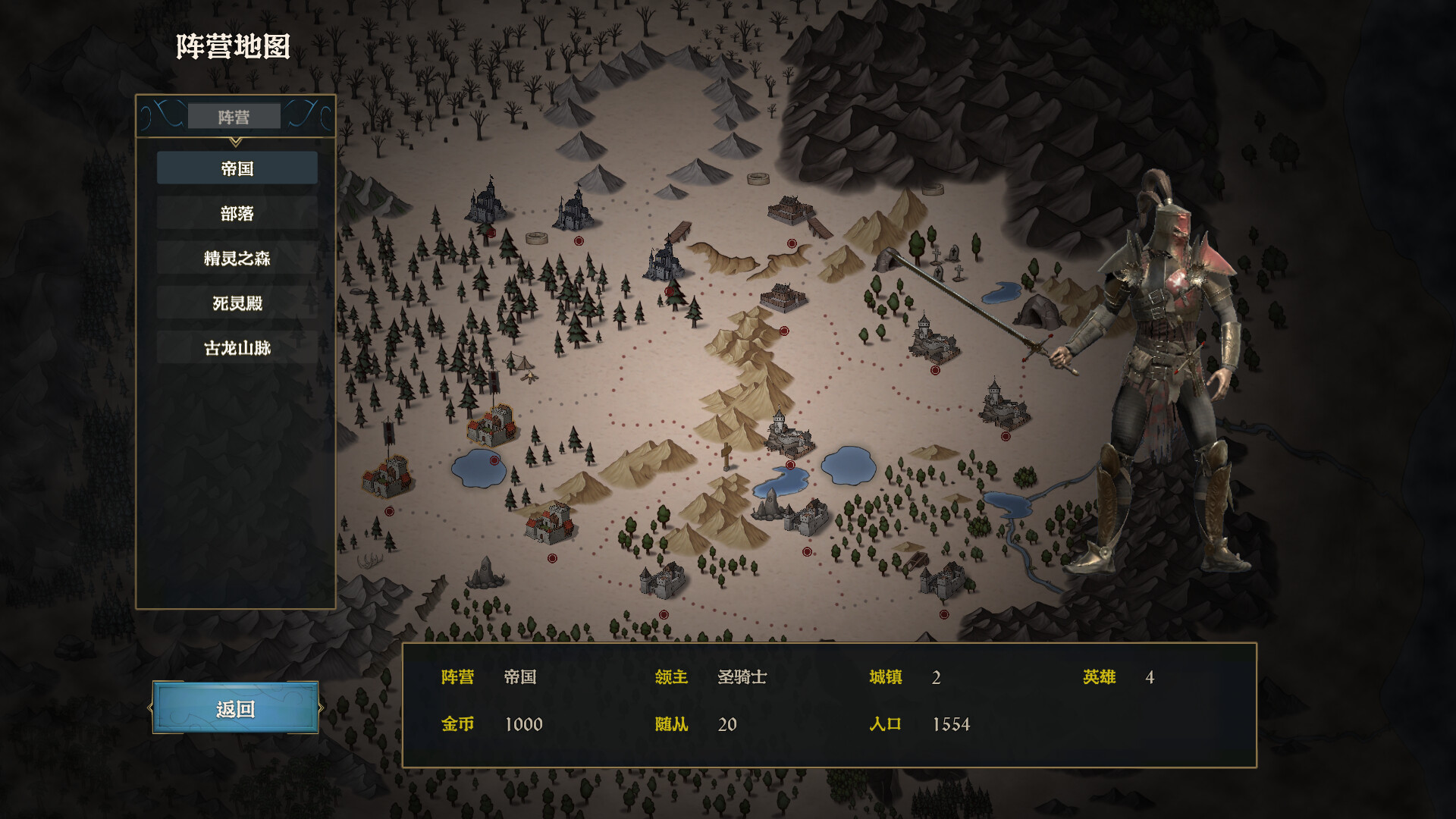
Task: Select 帝国 in the faction list
Action: [x=236, y=168]
